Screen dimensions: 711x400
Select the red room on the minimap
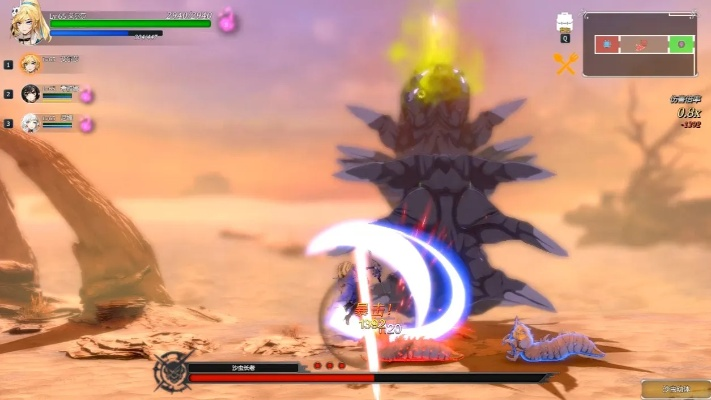pos(606,44)
